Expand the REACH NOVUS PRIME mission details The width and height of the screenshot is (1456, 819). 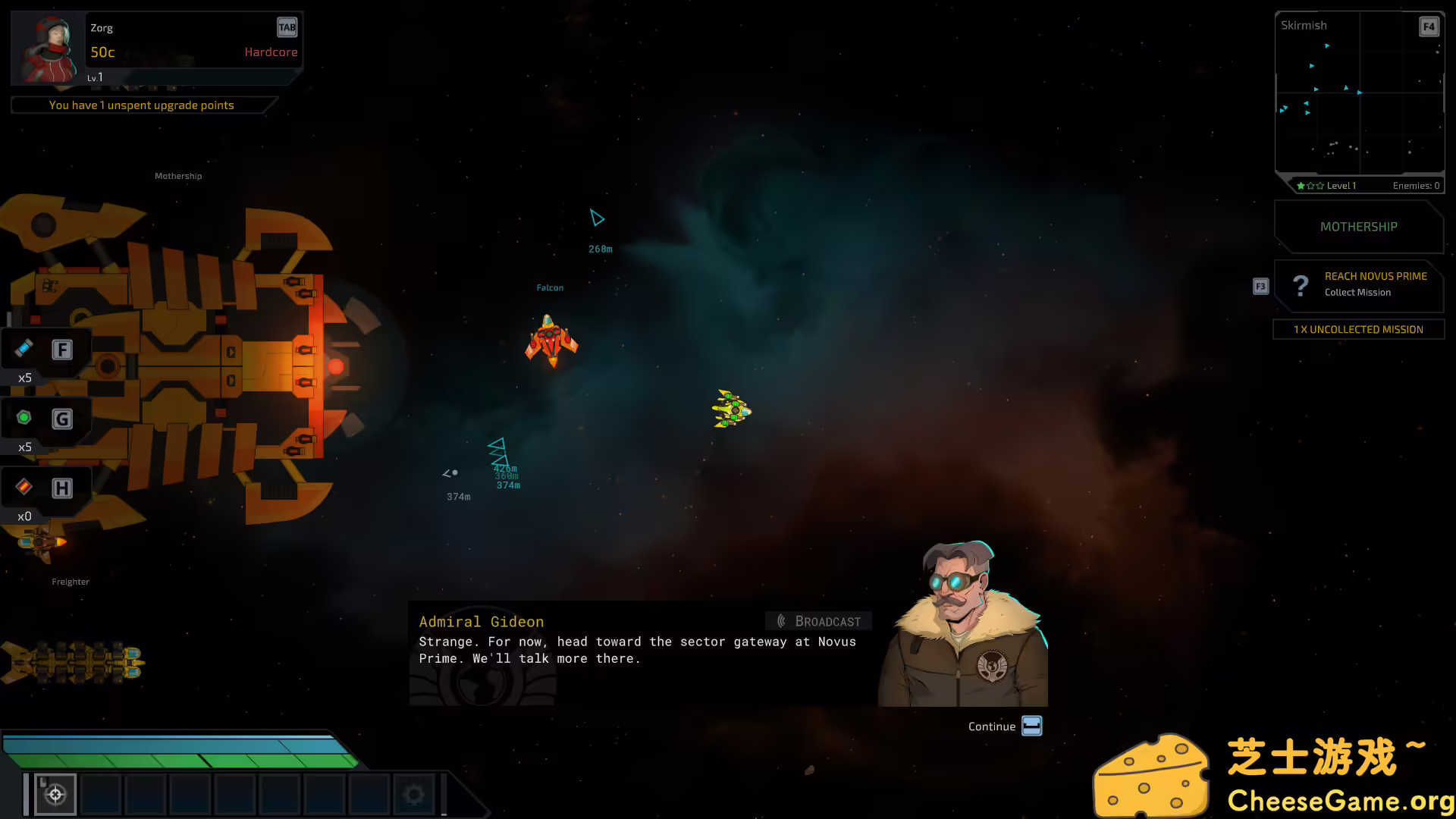click(1376, 276)
